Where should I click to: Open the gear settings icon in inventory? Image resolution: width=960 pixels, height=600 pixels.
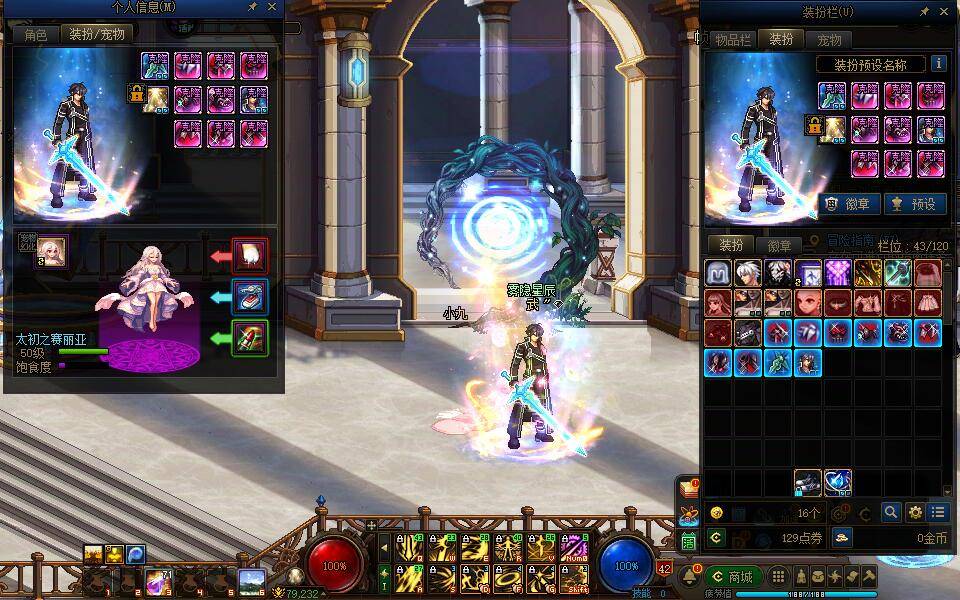click(914, 512)
